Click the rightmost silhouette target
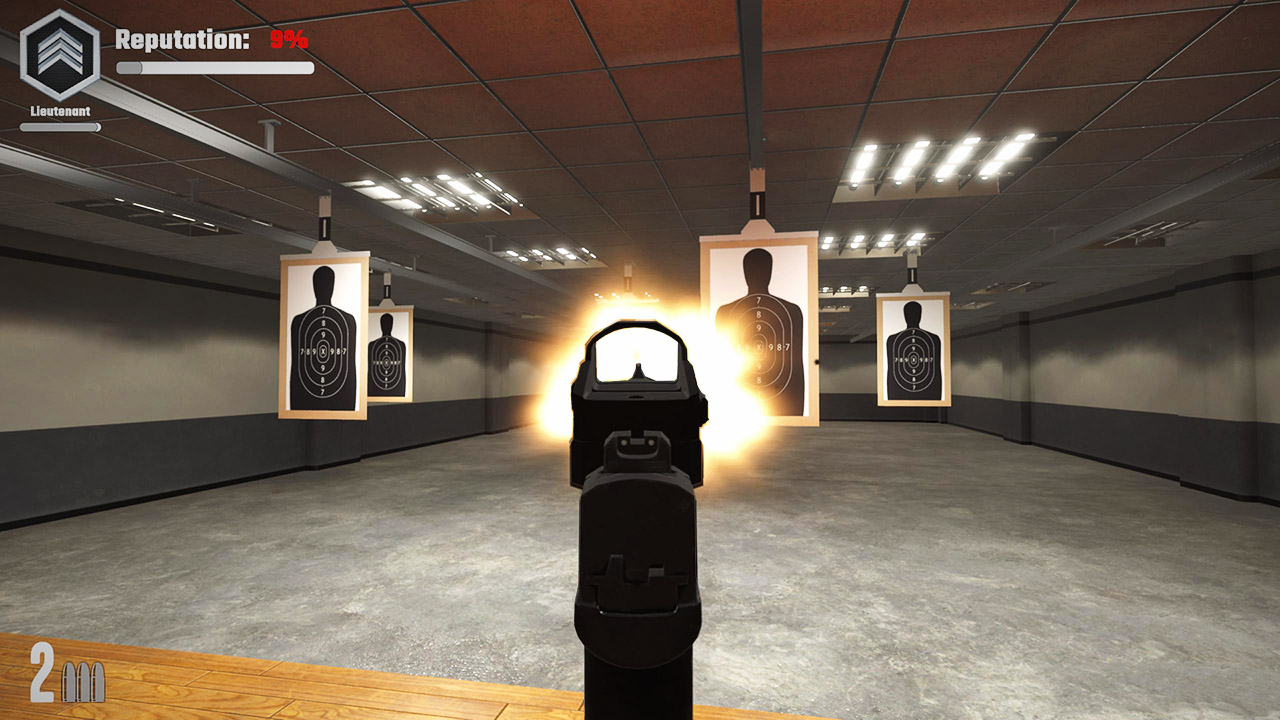 [x=915, y=355]
